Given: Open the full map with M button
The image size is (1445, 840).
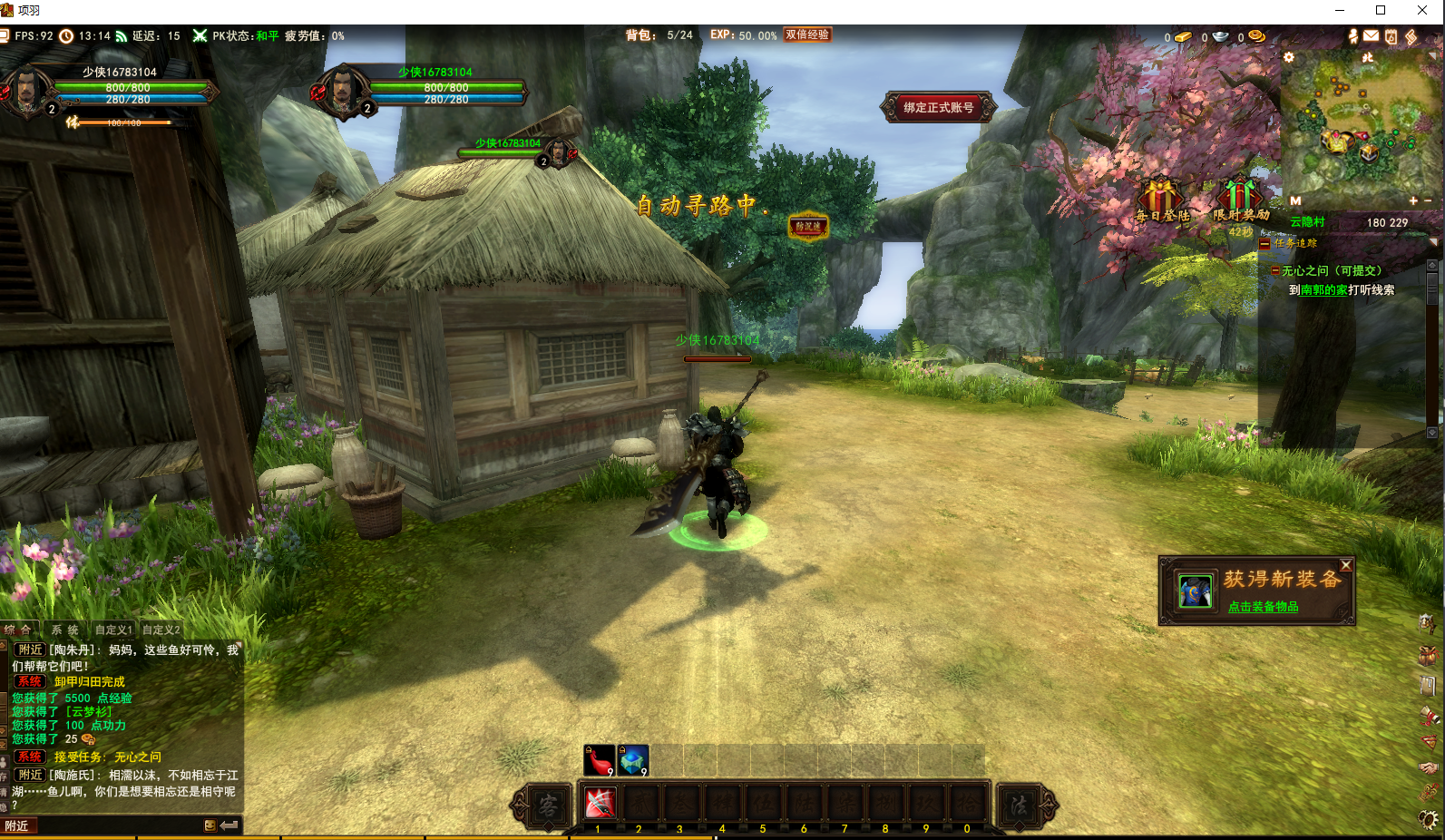Looking at the screenshot, I should [1295, 200].
